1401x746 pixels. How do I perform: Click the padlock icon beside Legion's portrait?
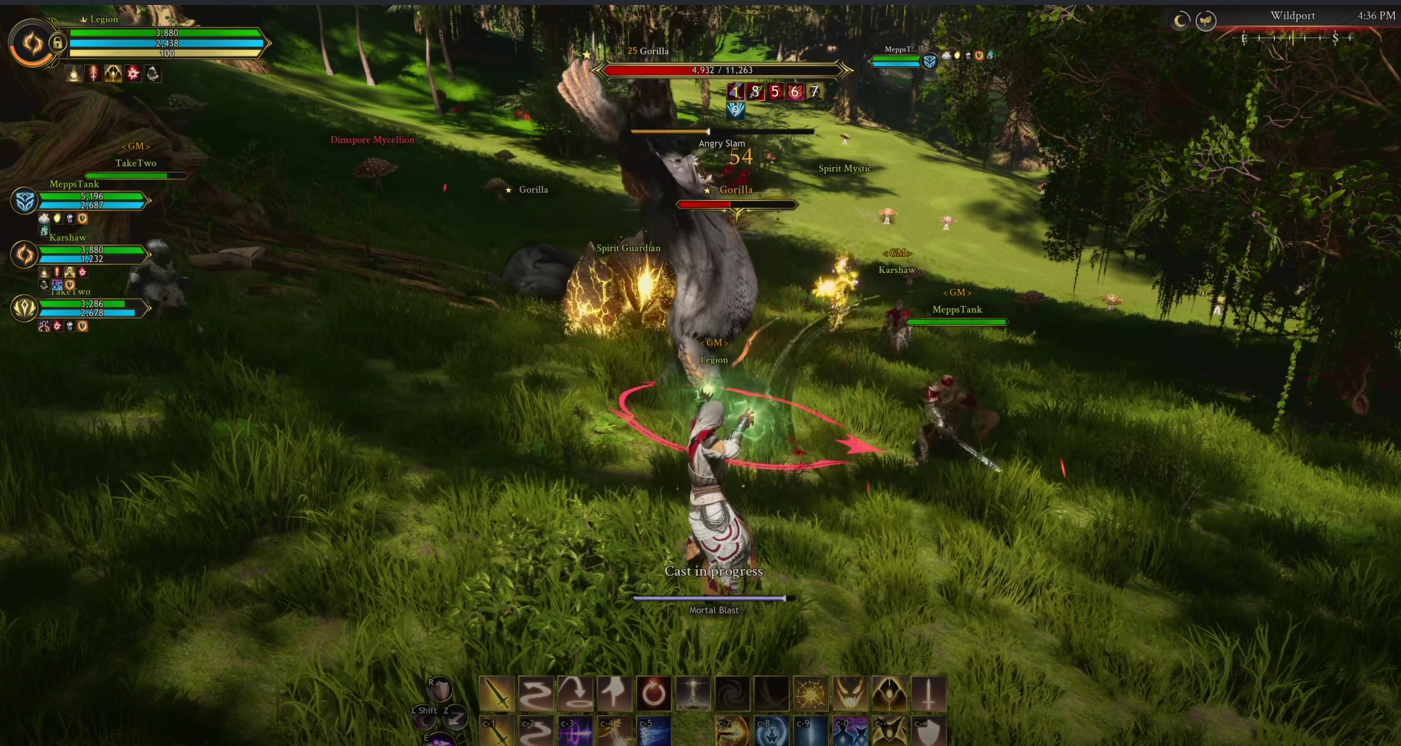click(57, 43)
